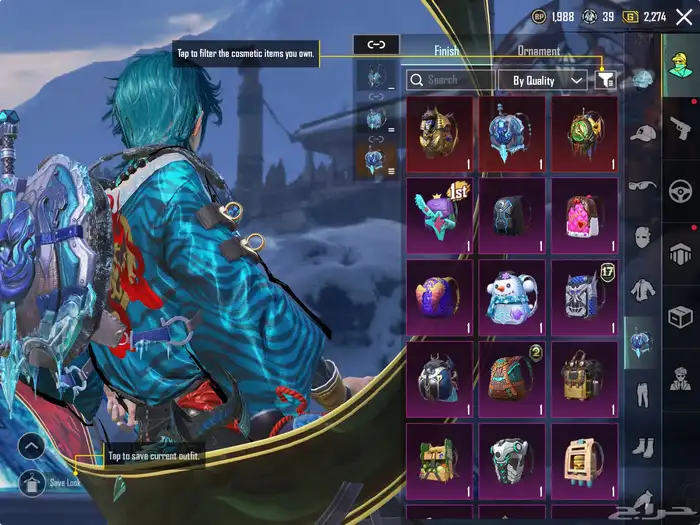Expand the up-arrow button above Save Look
Viewport: 700px width, 525px height.
[31, 447]
